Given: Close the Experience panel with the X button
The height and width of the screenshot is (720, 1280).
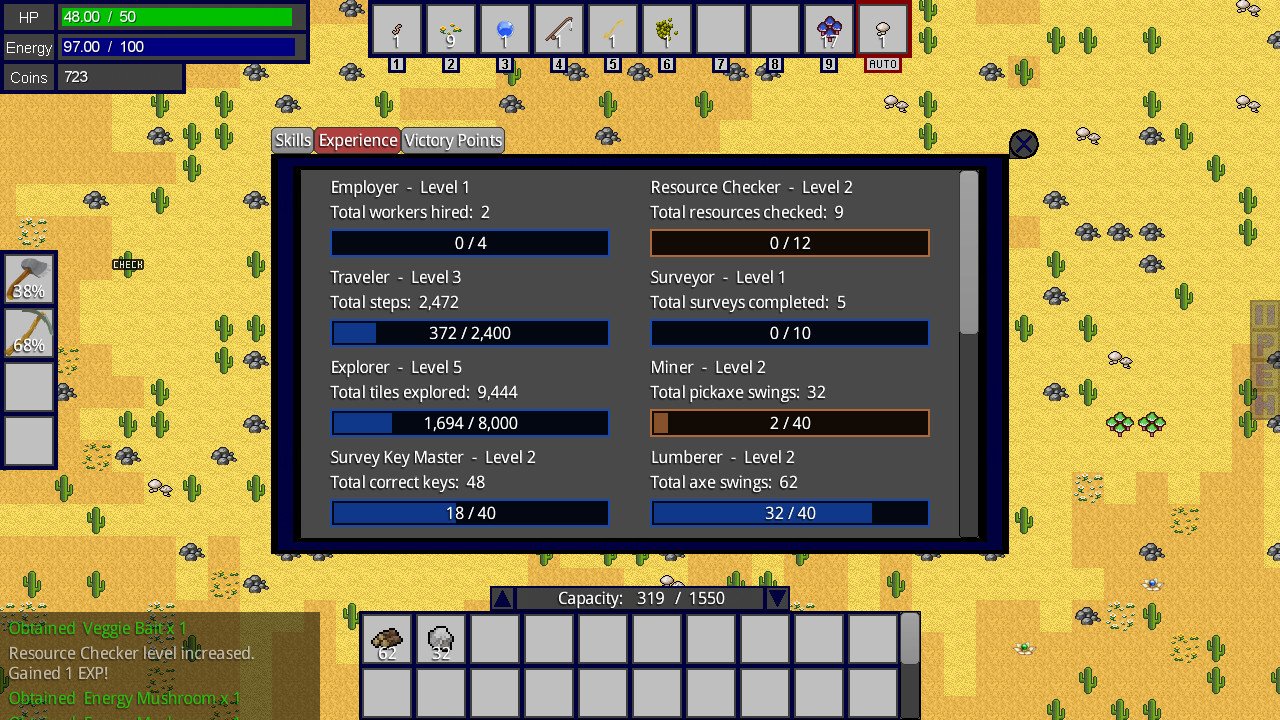Looking at the screenshot, I should [1024, 143].
